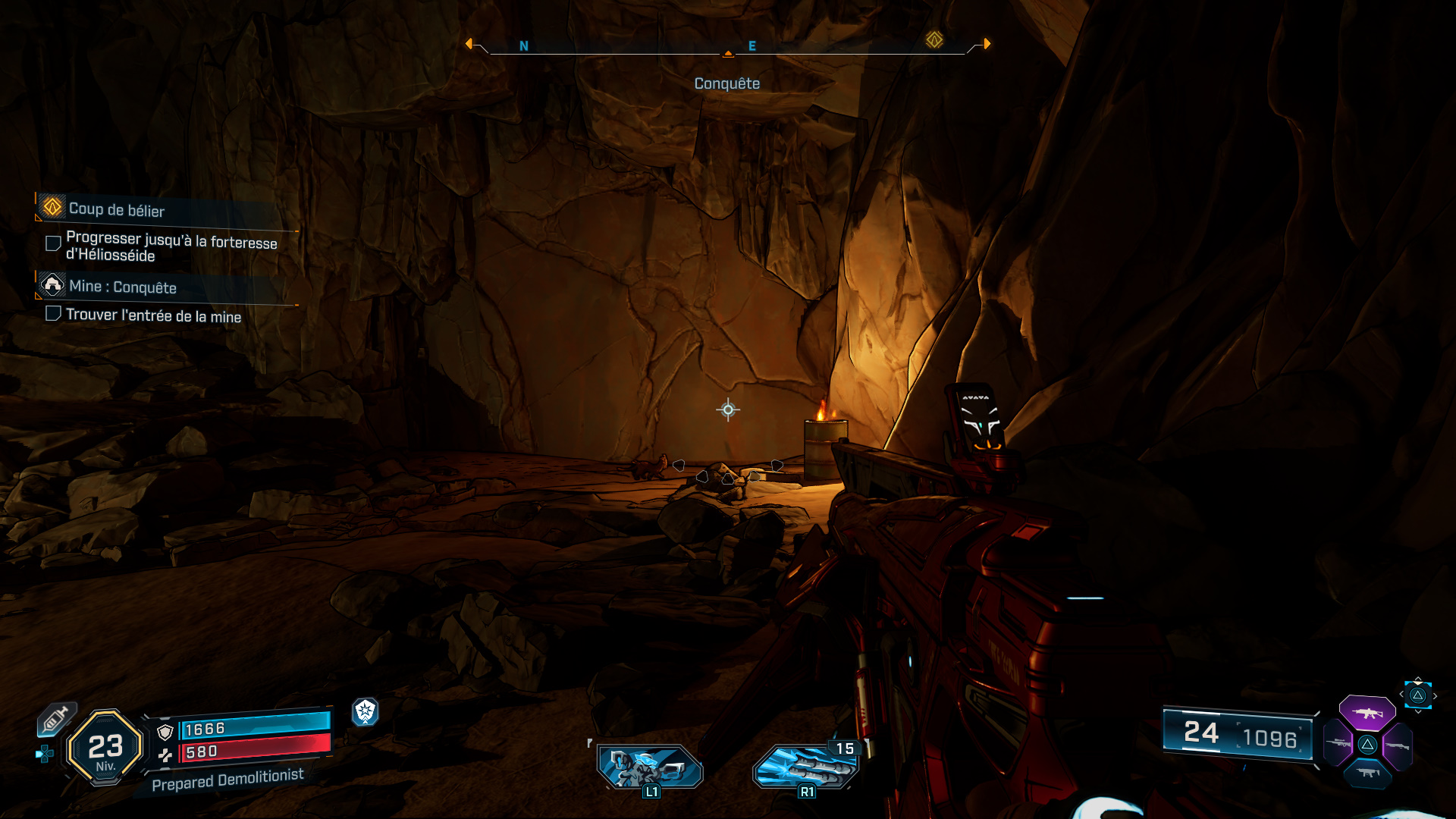Image resolution: width=1456 pixels, height=819 pixels.
Task: Check the 'Progresser jusqu'à la forteresse d'Héliosséide' objective
Action: pos(52,243)
